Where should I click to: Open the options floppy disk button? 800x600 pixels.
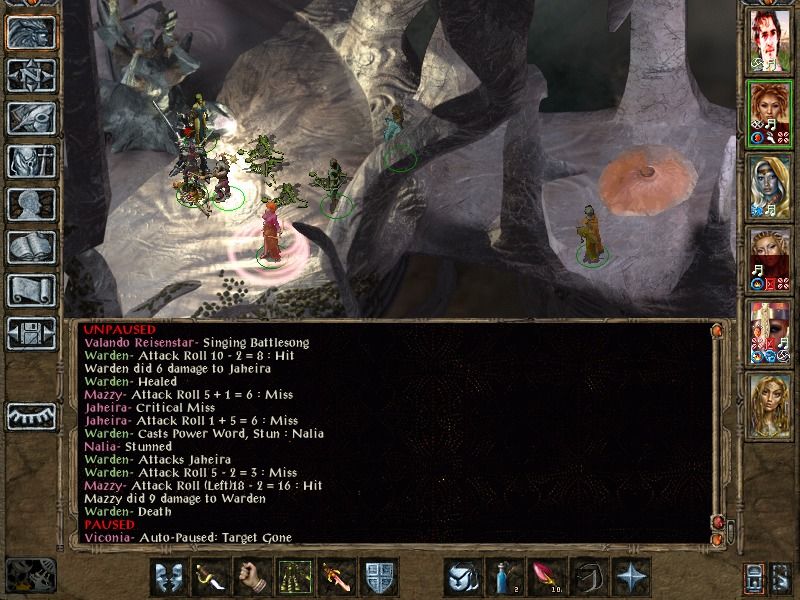[31, 333]
